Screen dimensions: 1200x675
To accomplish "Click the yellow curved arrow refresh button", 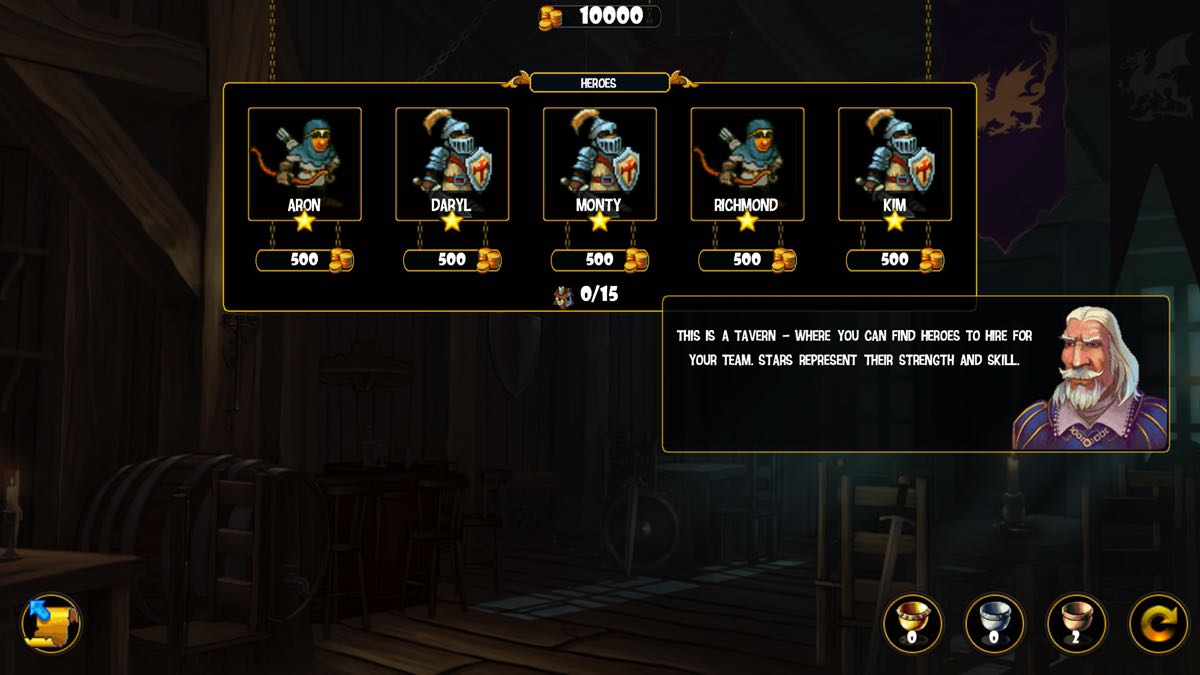I will pyautogui.click(x=1158, y=624).
